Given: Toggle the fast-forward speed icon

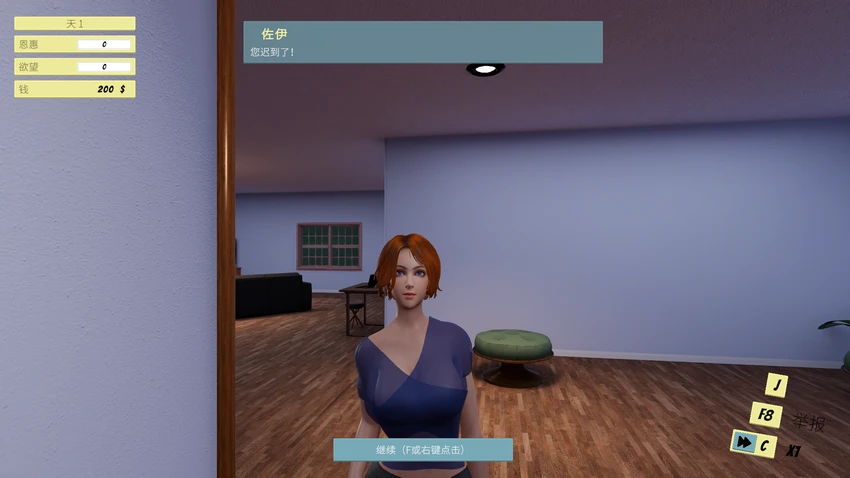Looking at the screenshot, I should click(x=743, y=441).
